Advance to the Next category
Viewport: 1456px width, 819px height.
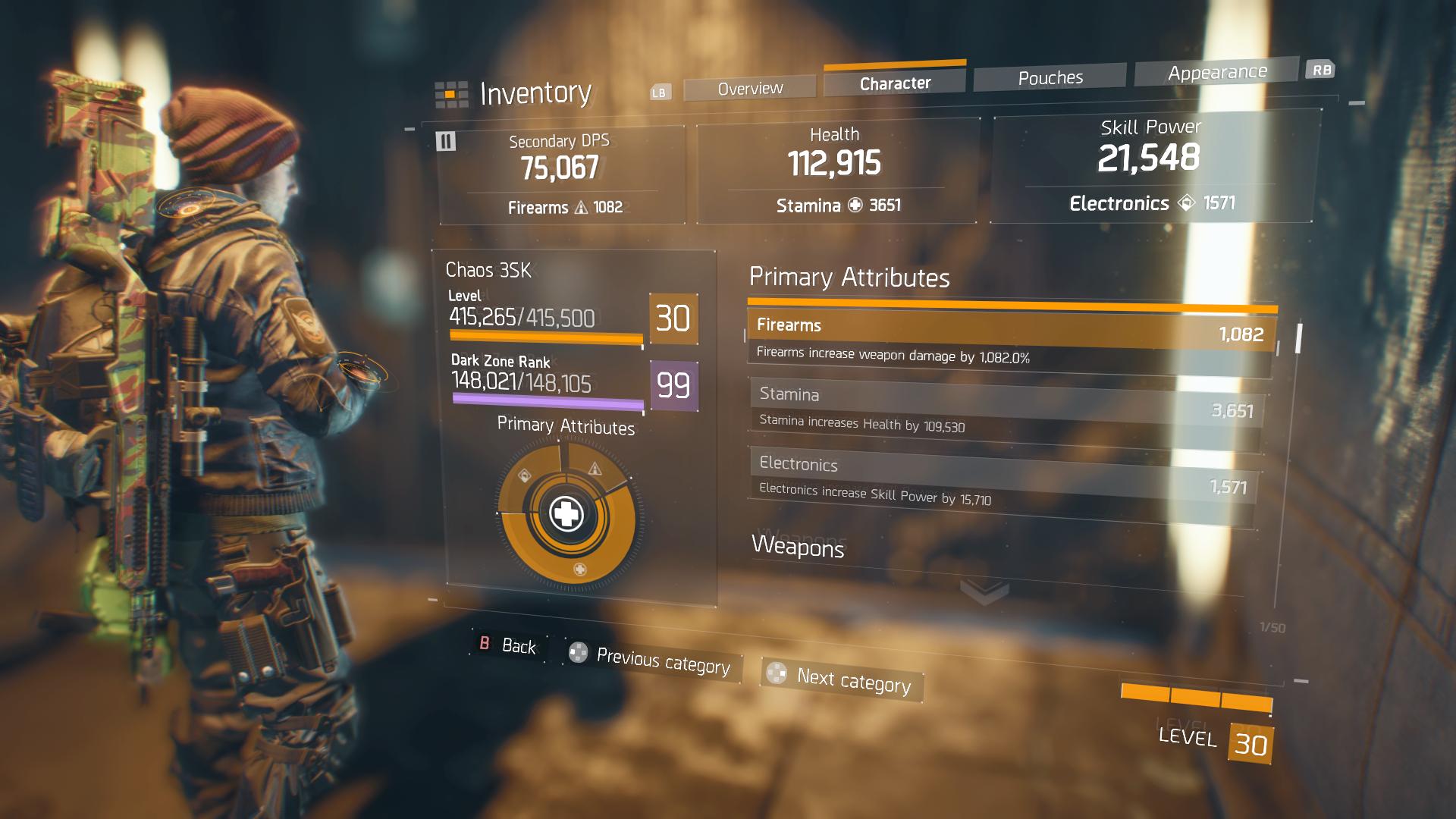843,679
